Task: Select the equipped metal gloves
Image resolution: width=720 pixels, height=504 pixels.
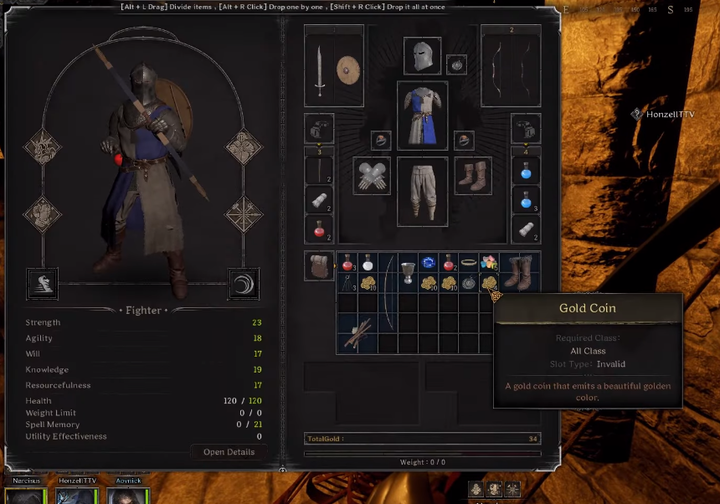Action: click(371, 176)
